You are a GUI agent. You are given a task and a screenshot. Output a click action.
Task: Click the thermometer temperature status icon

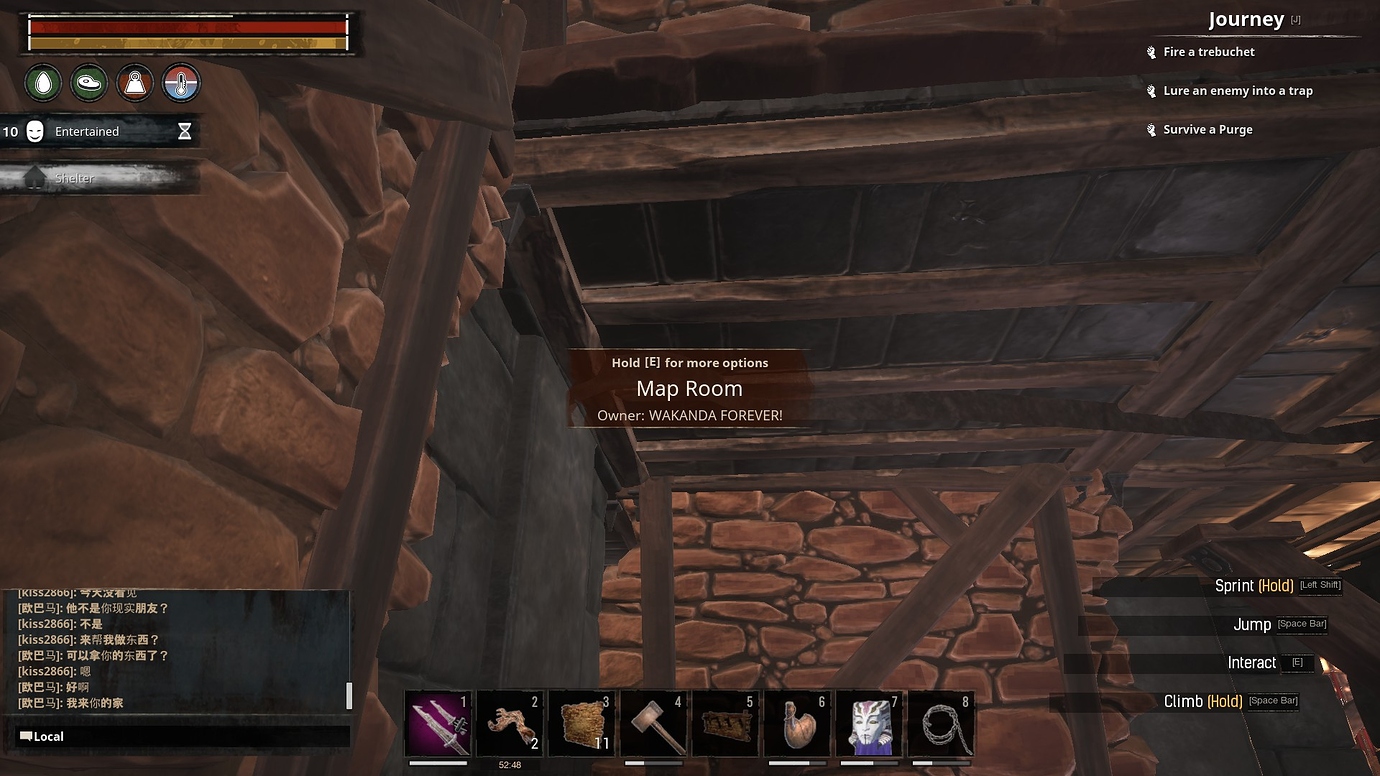click(x=180, y=83)
